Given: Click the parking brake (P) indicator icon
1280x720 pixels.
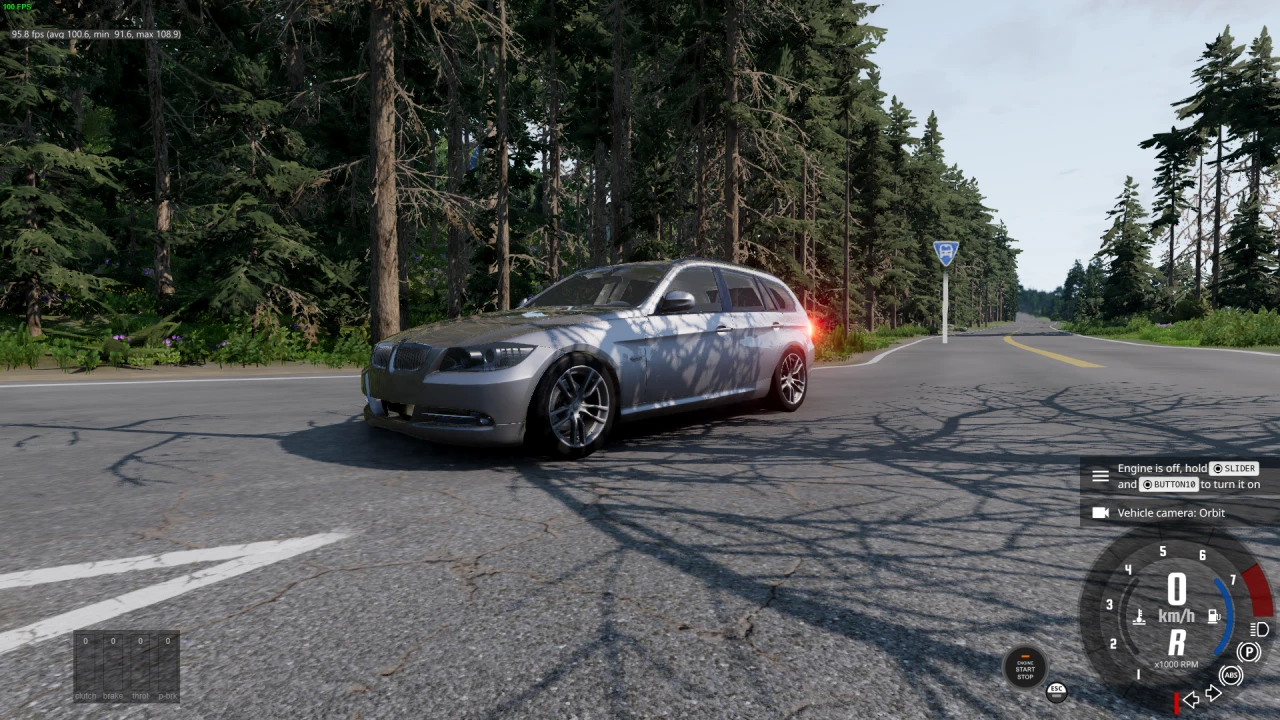Looking at the screenshot, I should click(x=1249, y=650).
